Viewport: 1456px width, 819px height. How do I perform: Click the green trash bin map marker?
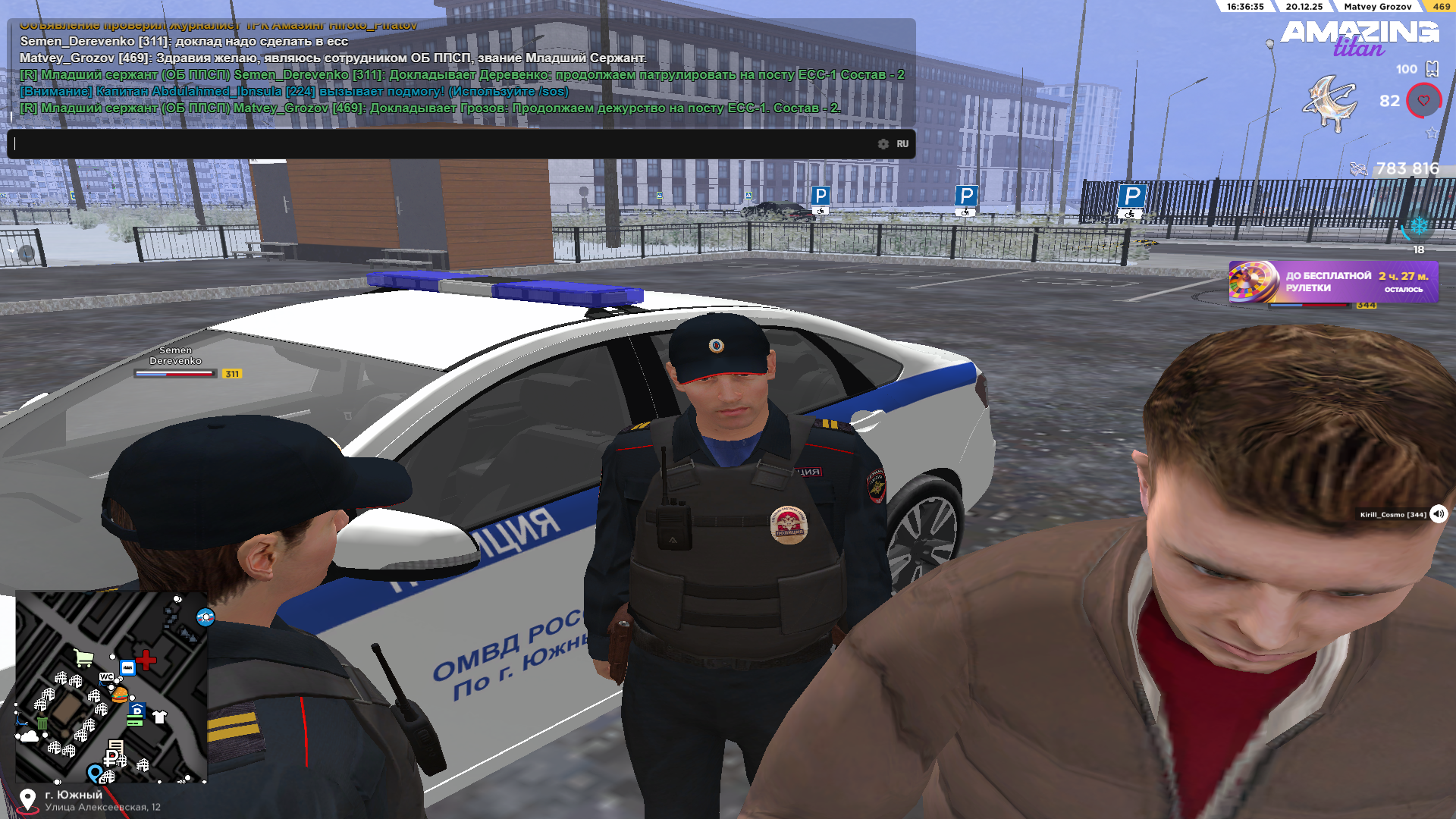click(42, 723)
